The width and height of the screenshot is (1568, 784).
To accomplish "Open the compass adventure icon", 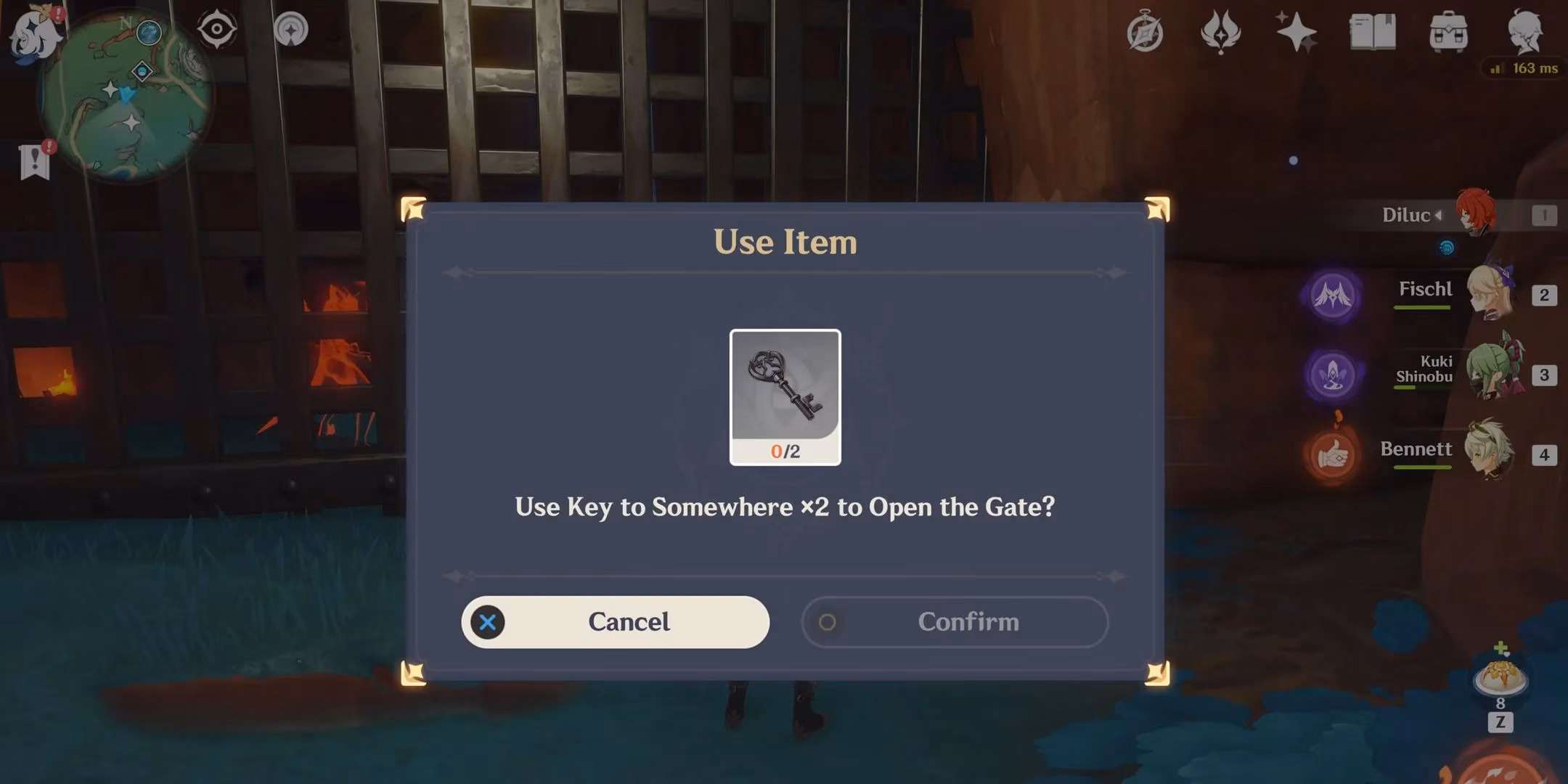I will coord(1145,33).
